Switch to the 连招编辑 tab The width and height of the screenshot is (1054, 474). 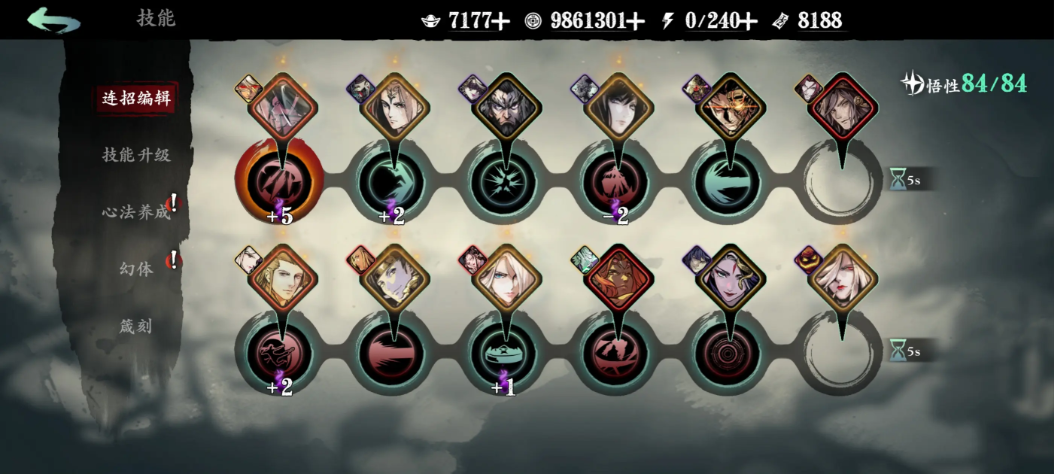(136, 98)
